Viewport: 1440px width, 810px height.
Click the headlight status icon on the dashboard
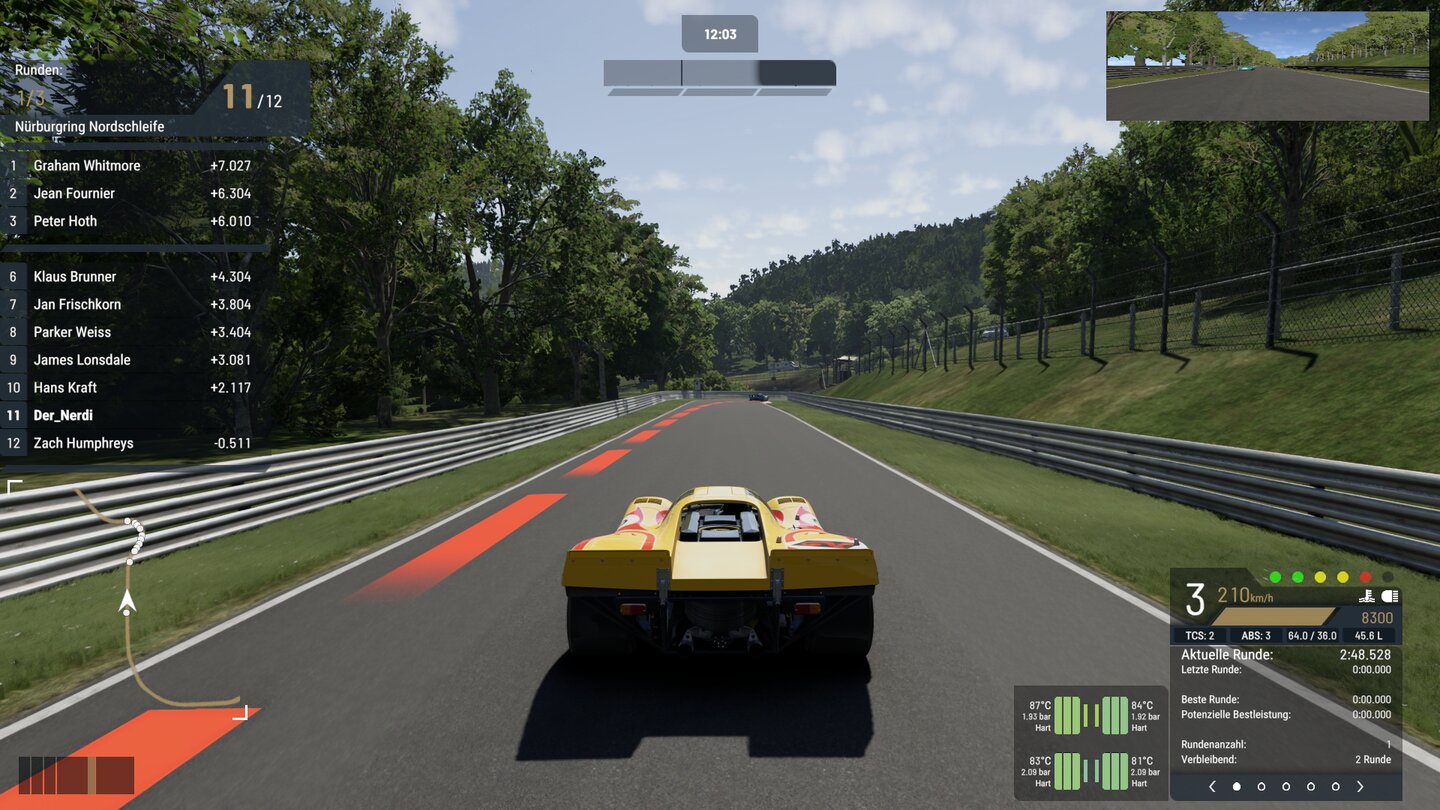1390,596
